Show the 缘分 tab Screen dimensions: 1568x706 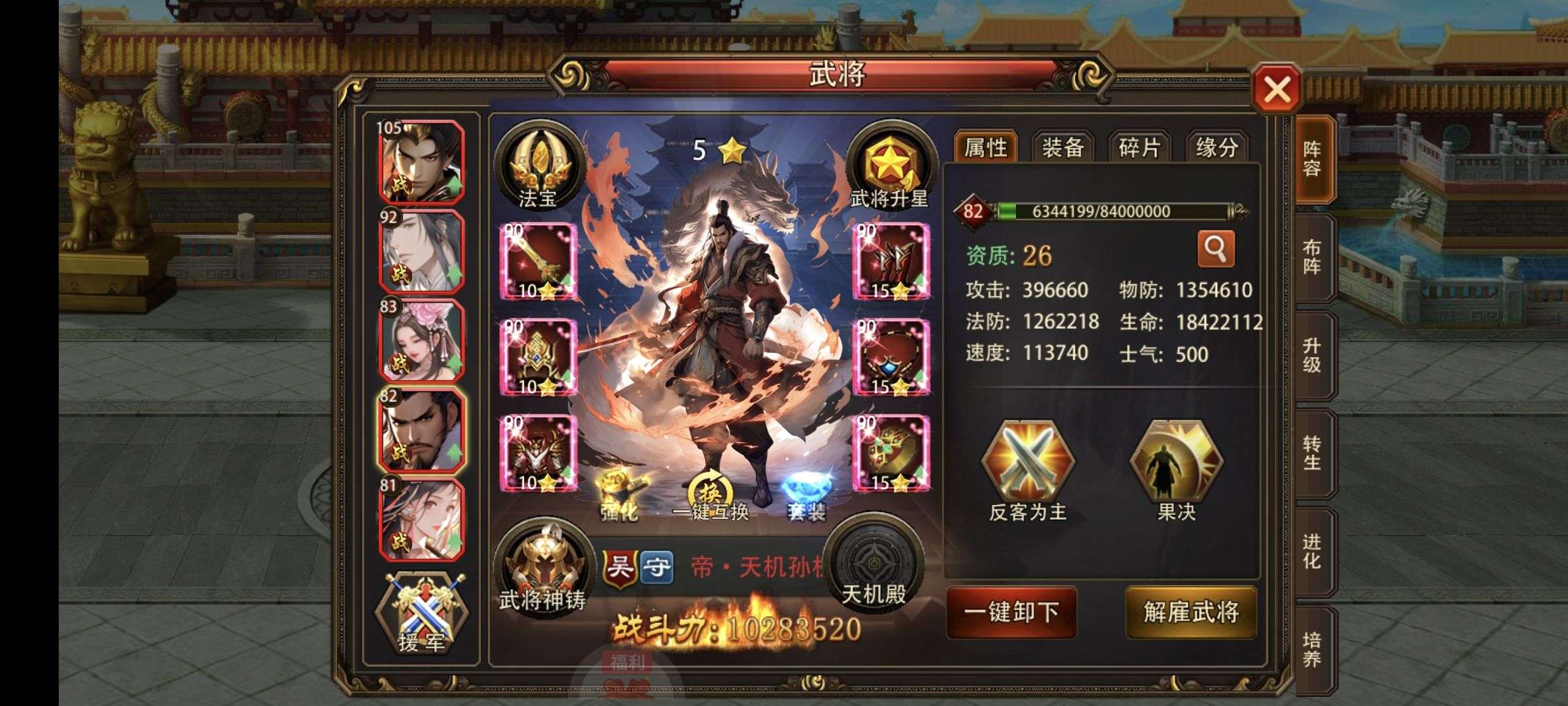point(1217,147)
